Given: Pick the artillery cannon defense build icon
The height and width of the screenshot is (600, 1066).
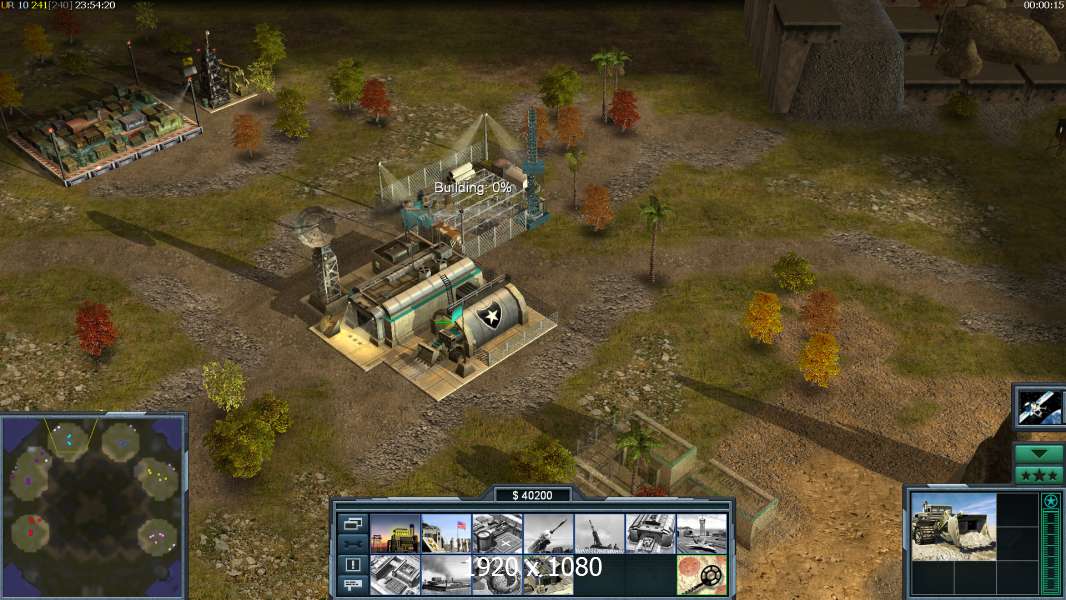Looking at the screenshot, I should point(599,534).
